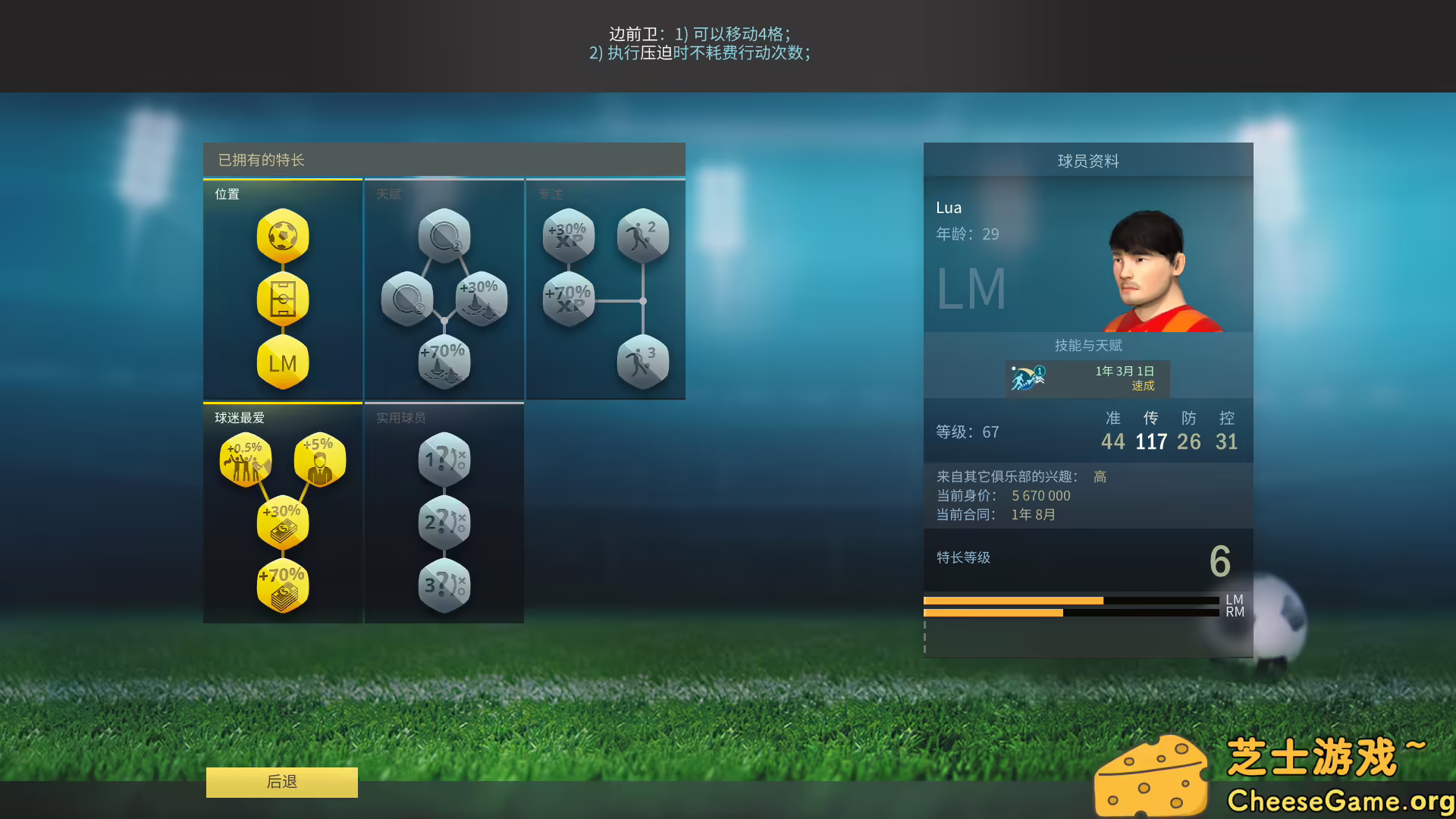The height and width of the screenshot is (819, 1456).
Task: Click the football pitch perk hexagon
Action: click(x=283, y=300)
